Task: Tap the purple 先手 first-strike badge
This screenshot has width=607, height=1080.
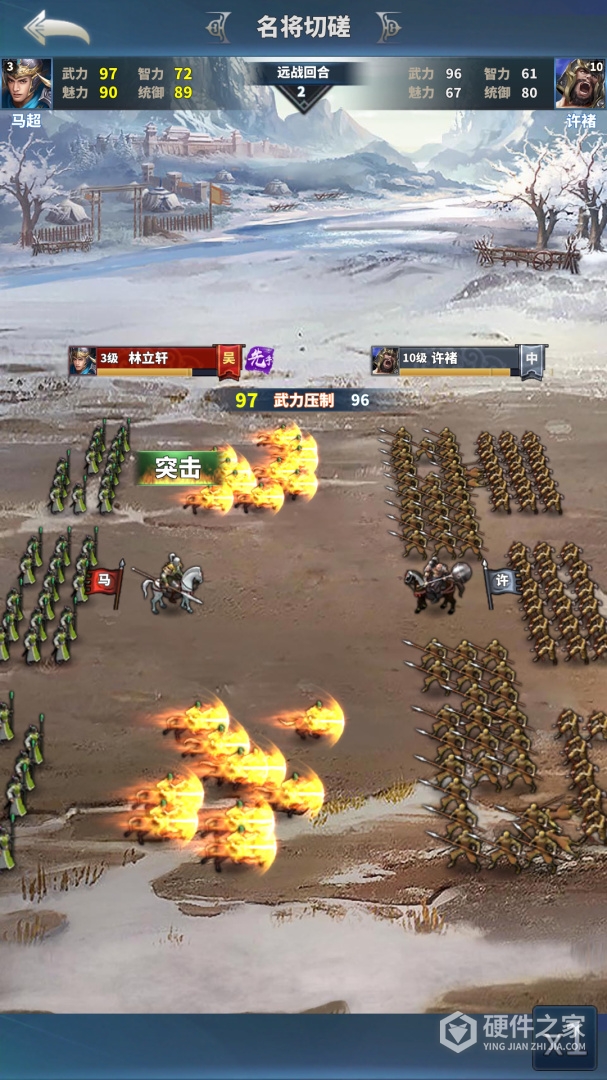Action: (x=260, y=358)
